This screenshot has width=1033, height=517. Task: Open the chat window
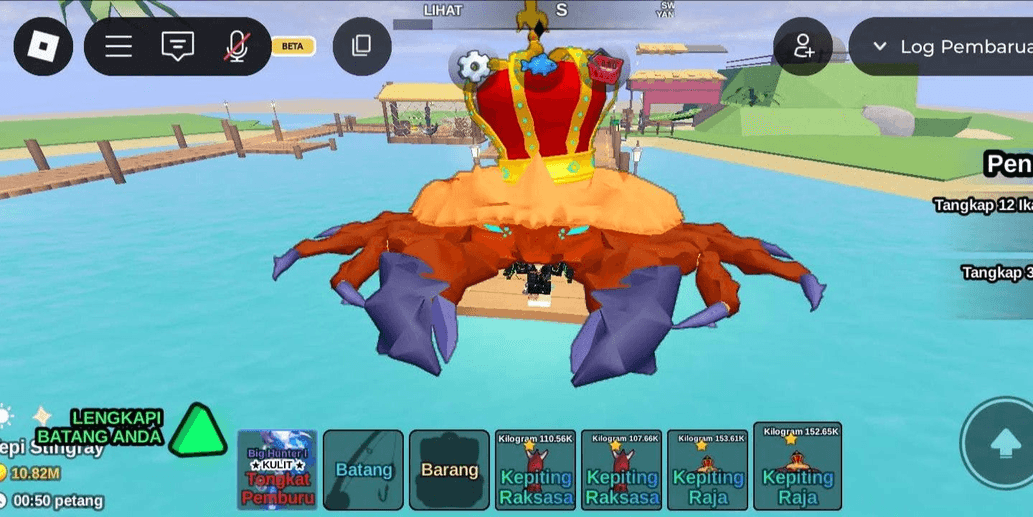(178, 46)
